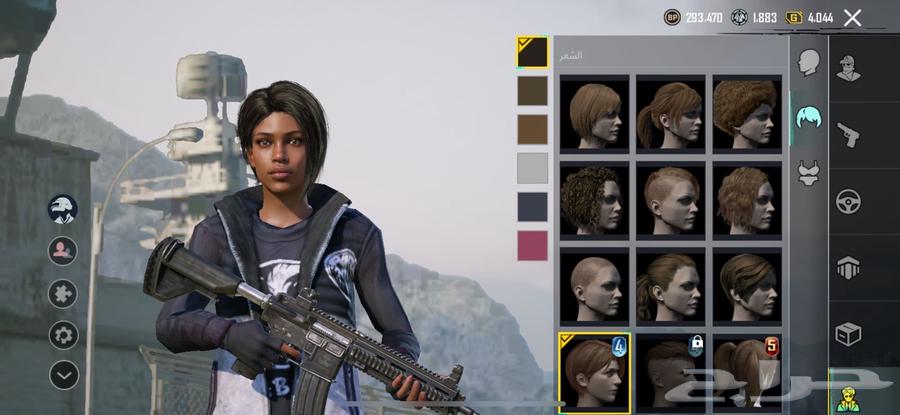
Task: Open the player profile silhouette icon
Action: [x=63, y=250]
